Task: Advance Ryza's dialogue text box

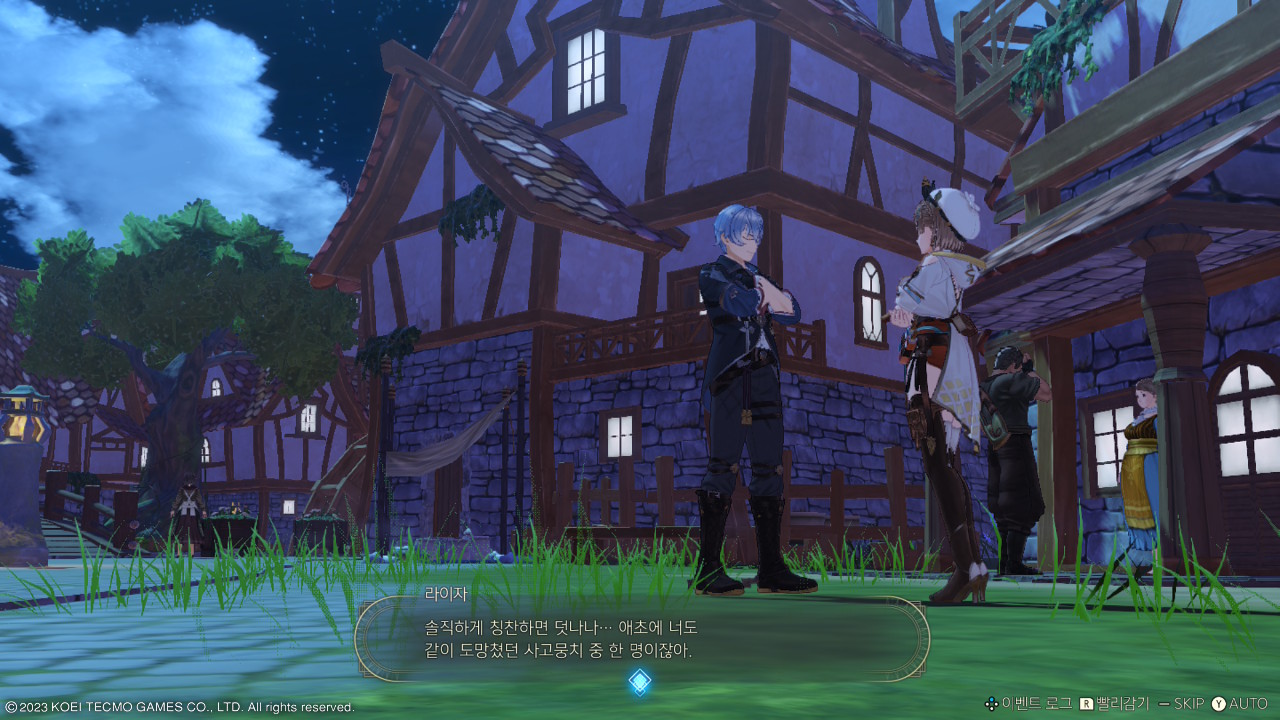Action: [641, 639]
